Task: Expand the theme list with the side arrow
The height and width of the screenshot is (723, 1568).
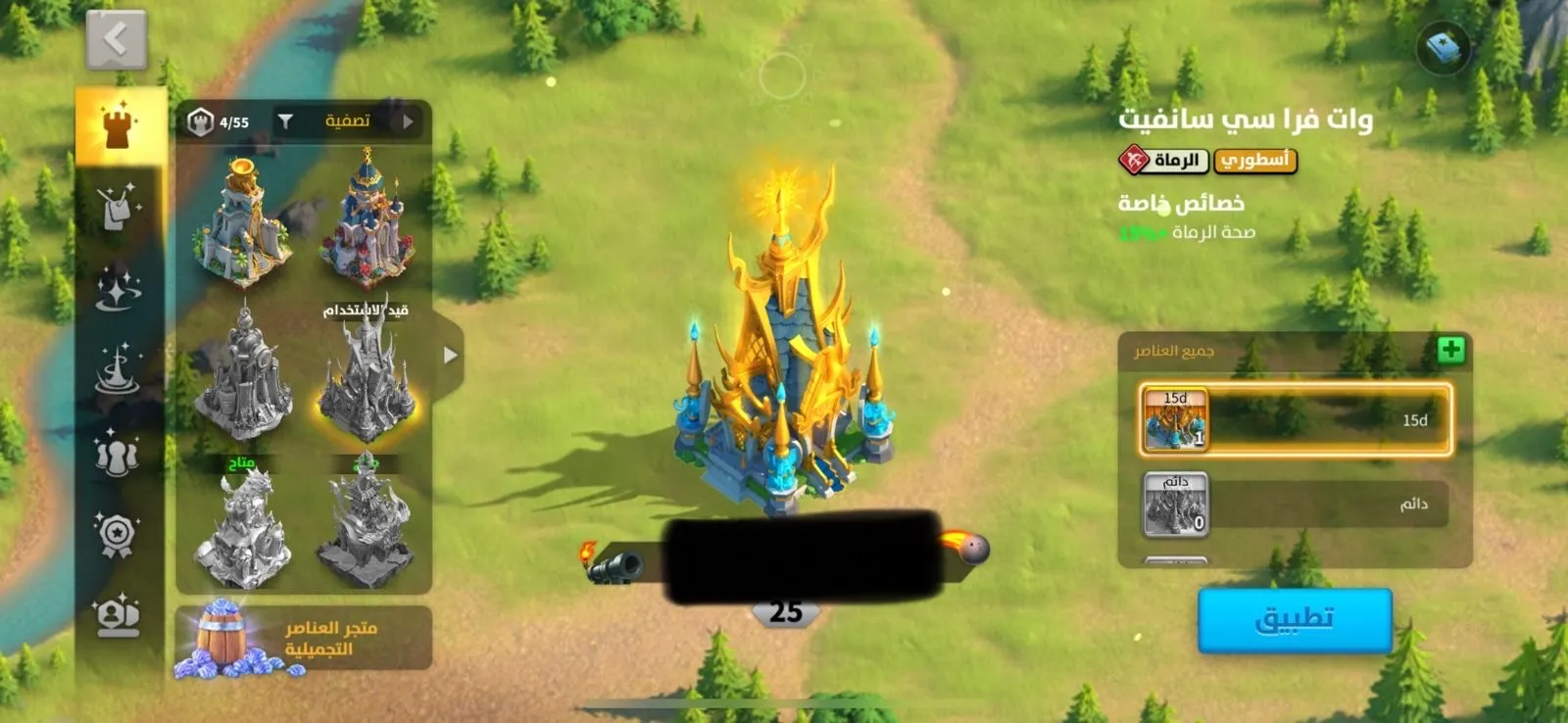Action: [x=449, y=355]
